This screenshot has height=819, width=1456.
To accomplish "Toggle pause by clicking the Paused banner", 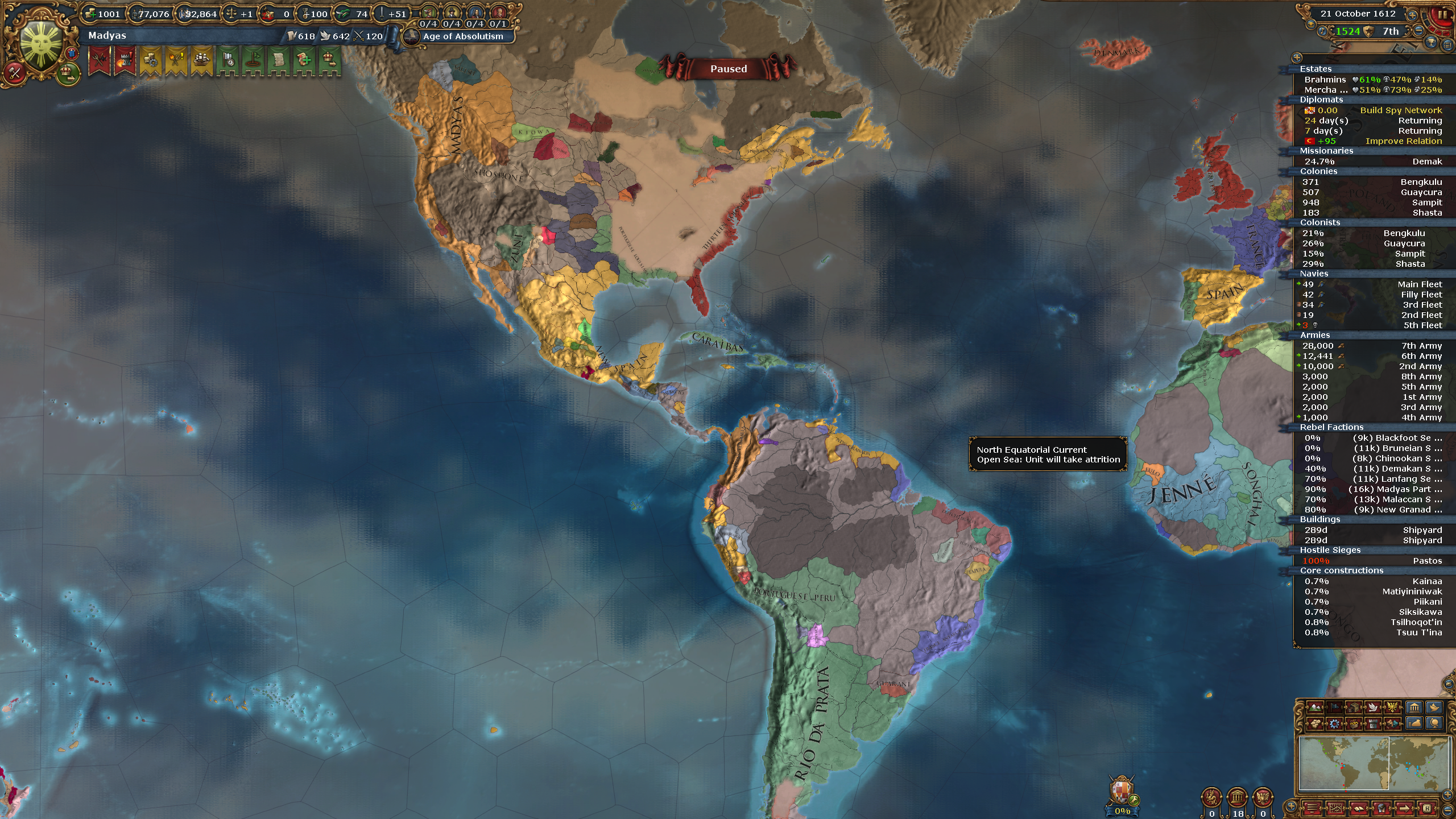I will (x=729, y=69).
